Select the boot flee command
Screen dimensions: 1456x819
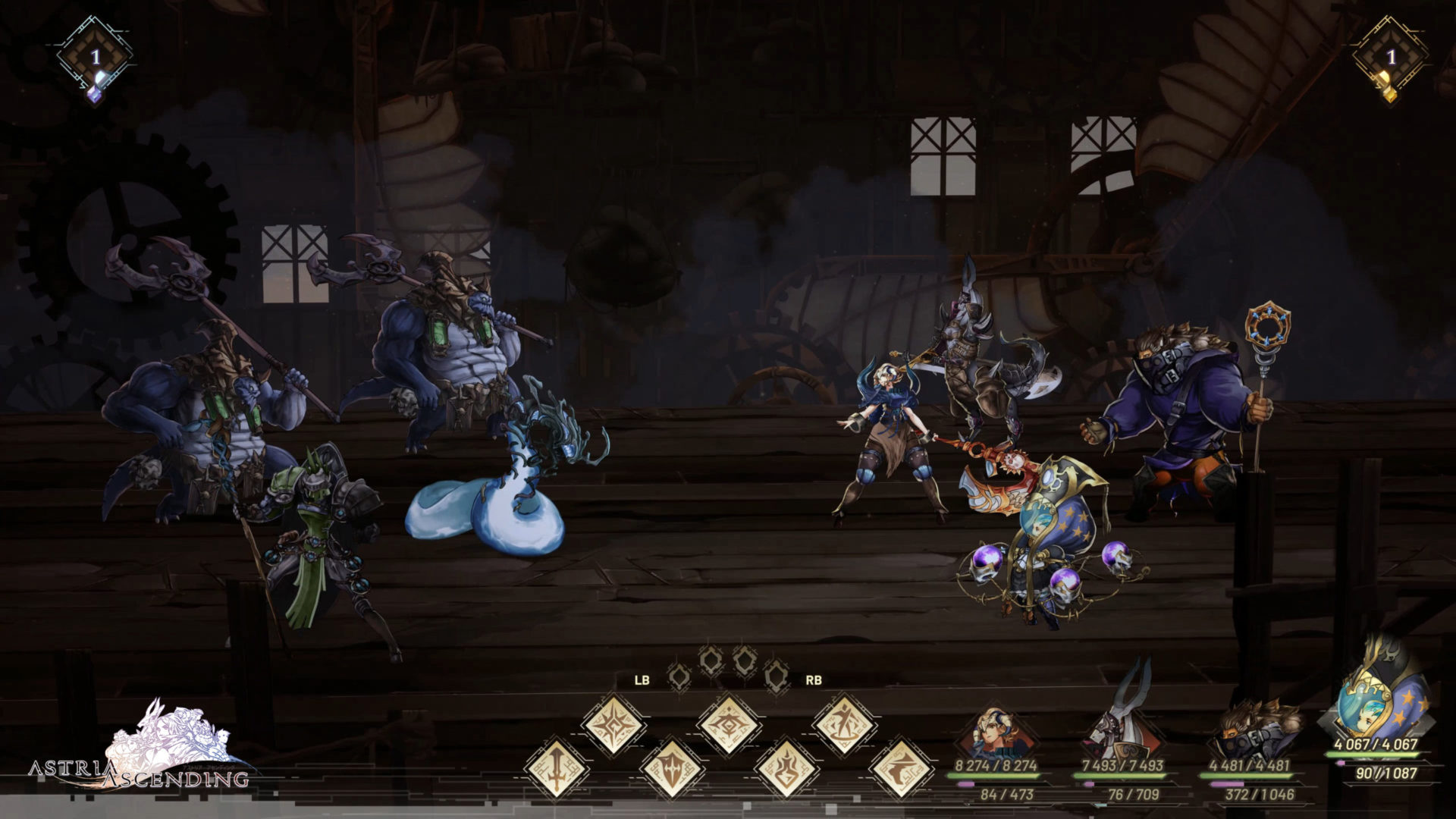[x=901, y=768]
